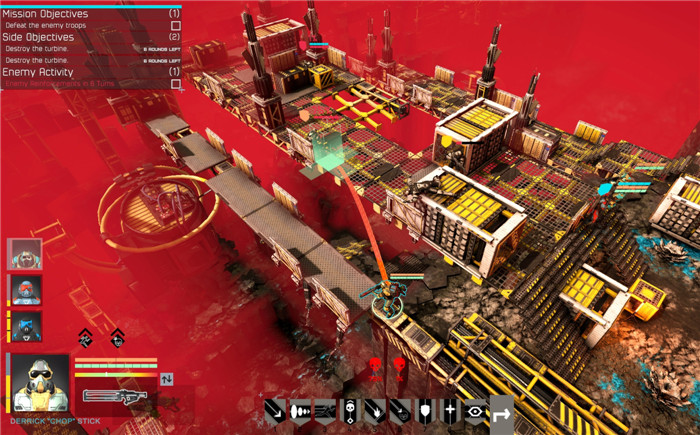Activate the eye overwatch ability
Viewport: 700px width, 435px height.
click(x=476, y=410)
